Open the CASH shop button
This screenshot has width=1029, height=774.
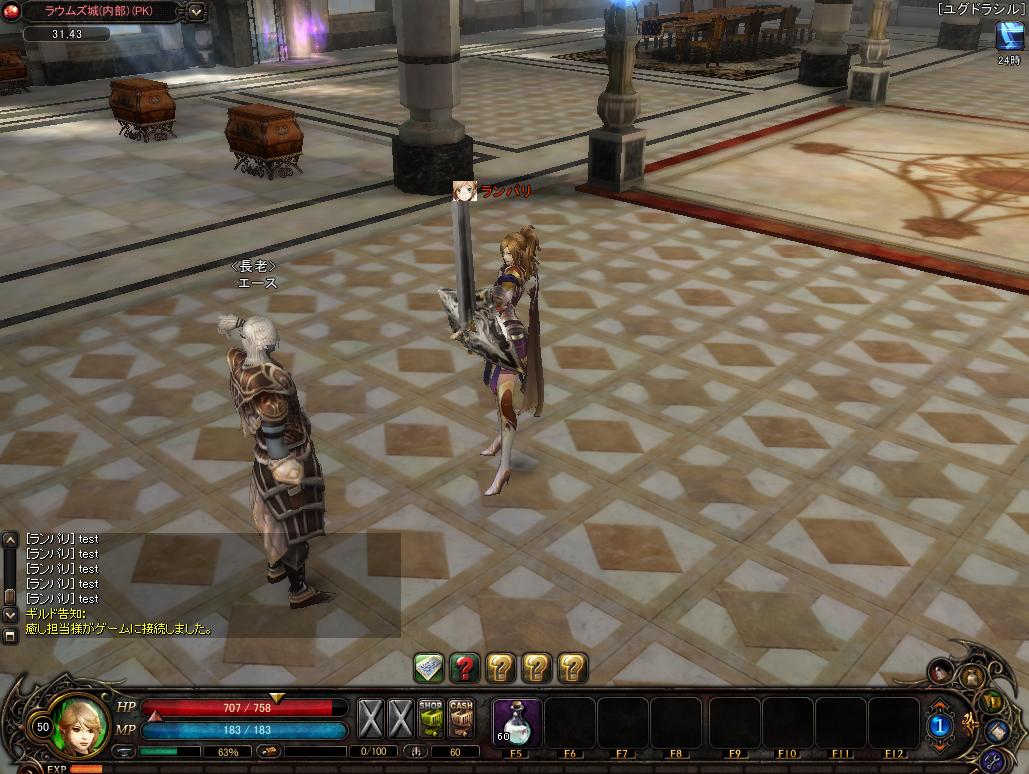coord(461,719)
